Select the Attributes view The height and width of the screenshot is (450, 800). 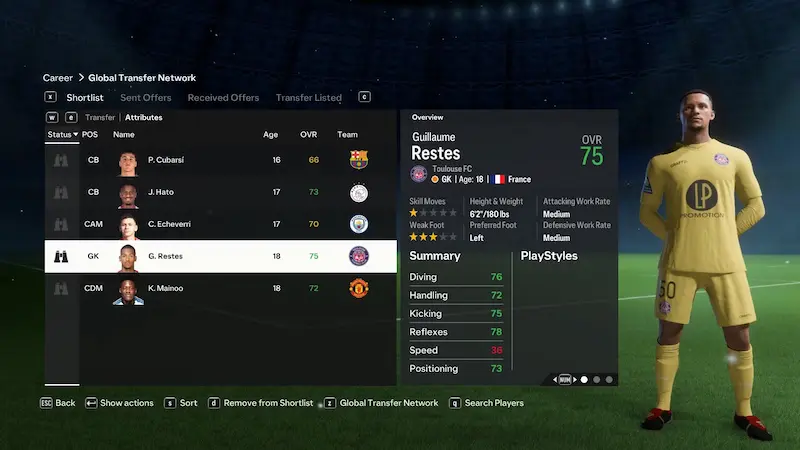pyautogui.click(x=143, y=117)
